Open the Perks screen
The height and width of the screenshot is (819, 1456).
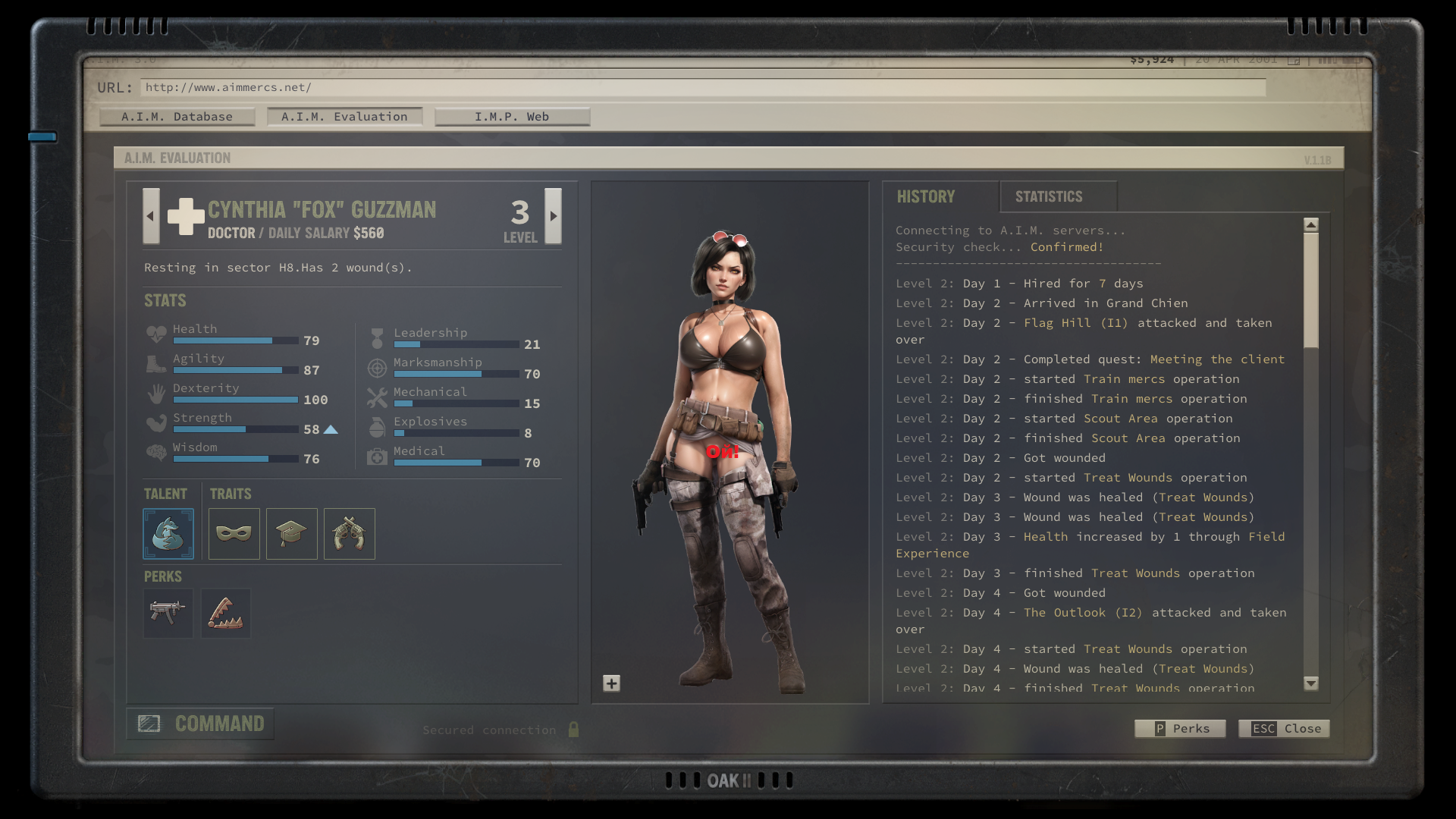pyautogui.click(x=1180, y=729)
